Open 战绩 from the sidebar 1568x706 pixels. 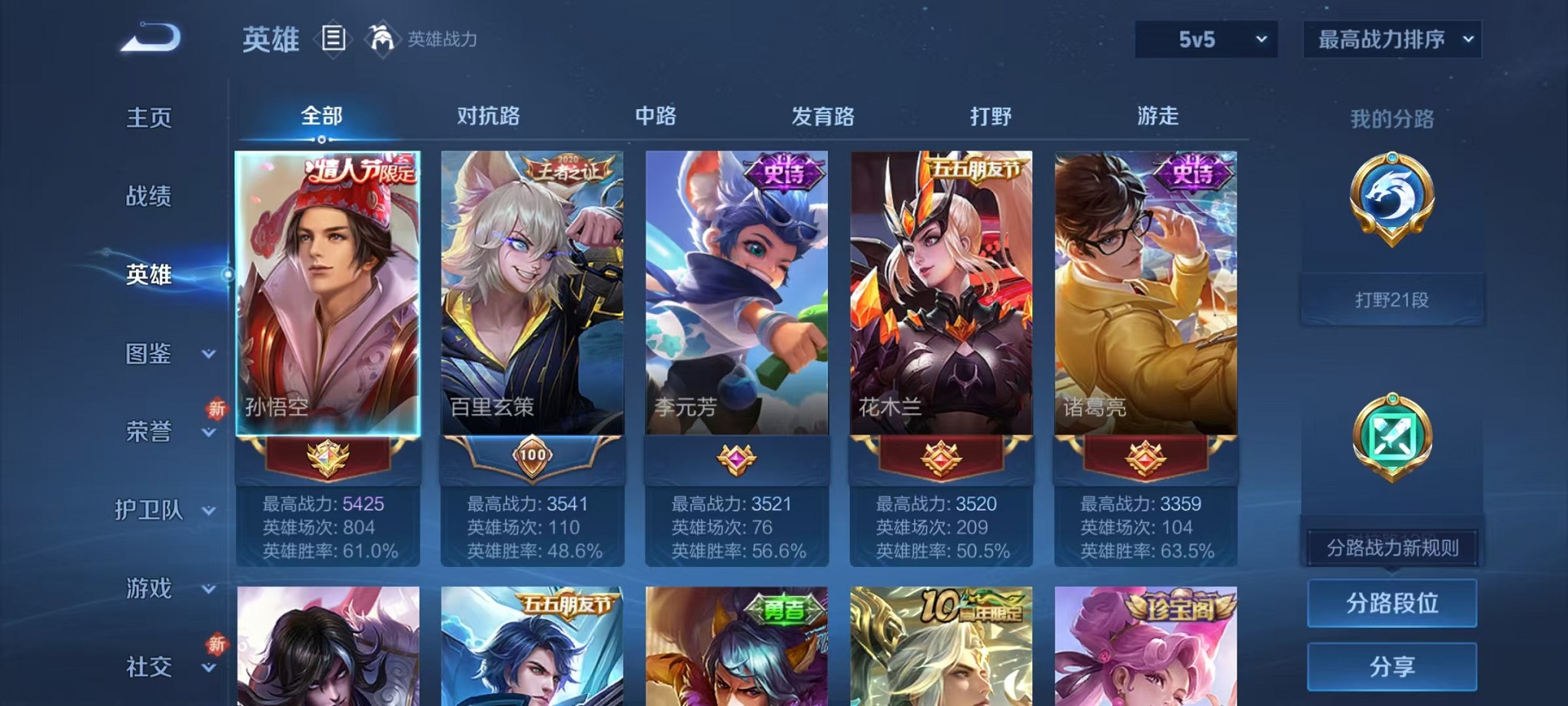[148, 198]
